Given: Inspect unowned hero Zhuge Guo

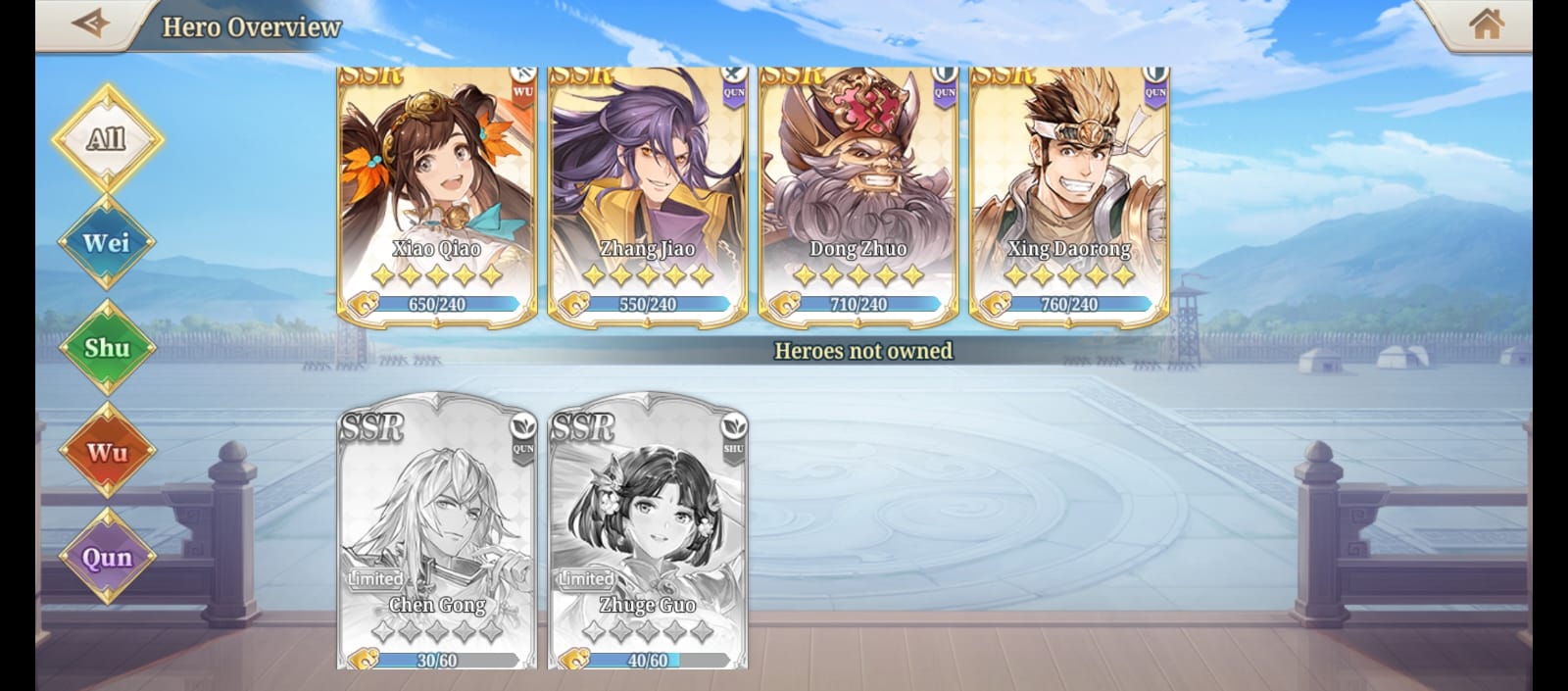Looking at the screenshot, I should [648, 531].
